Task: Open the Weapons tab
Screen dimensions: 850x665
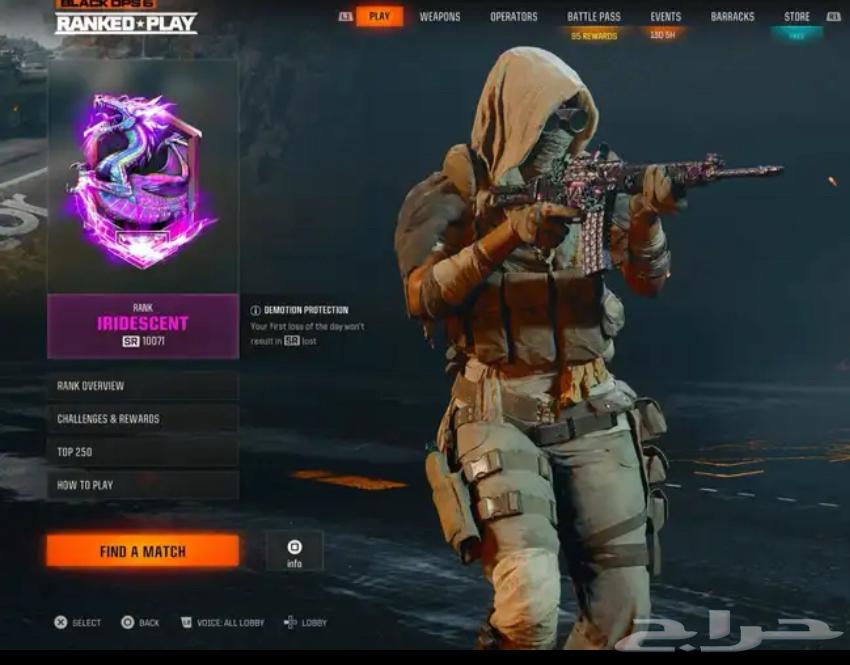Action: [x=440, y=16]
